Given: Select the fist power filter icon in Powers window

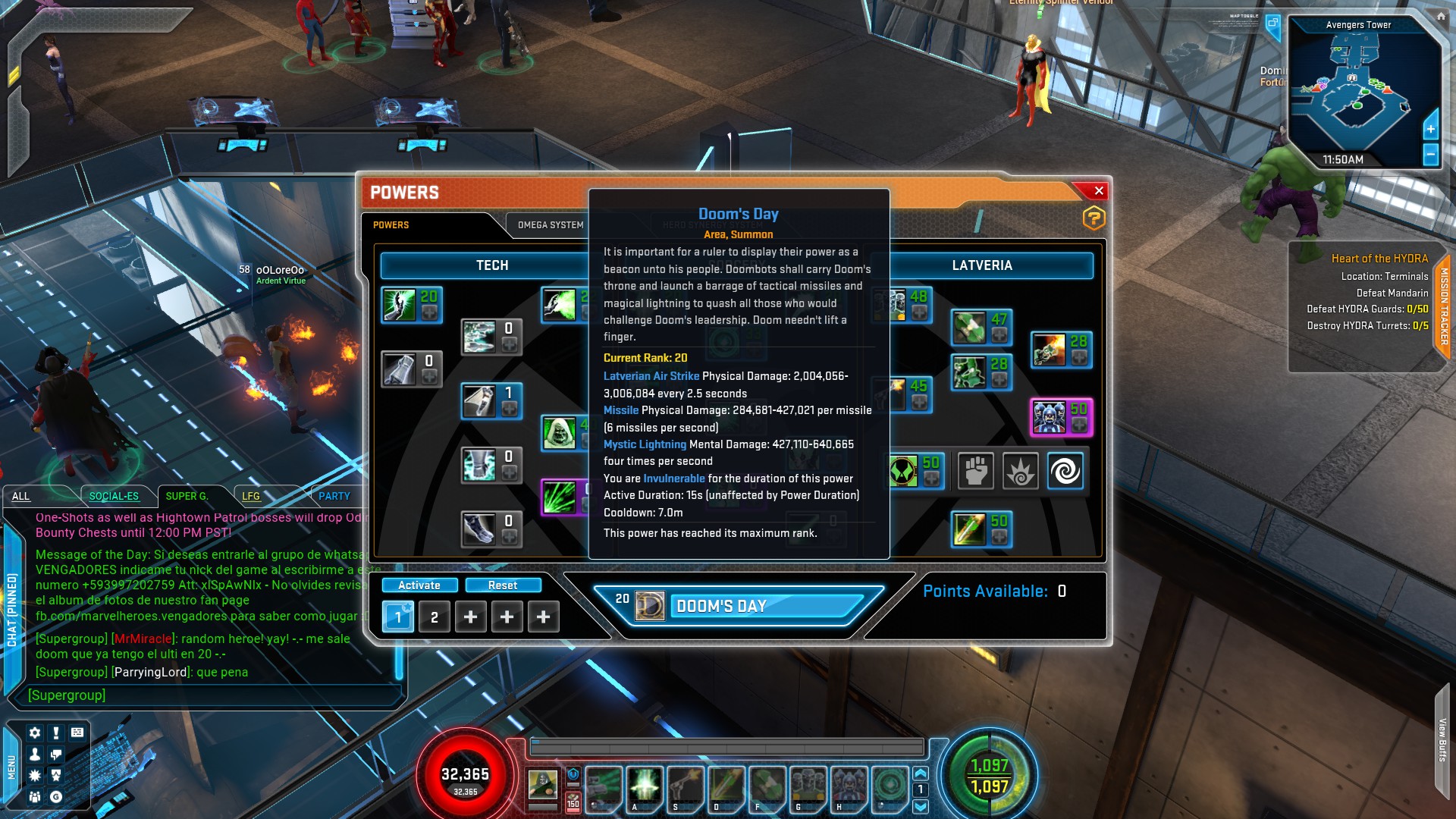Looking at the screenshot, I should 976,471.
